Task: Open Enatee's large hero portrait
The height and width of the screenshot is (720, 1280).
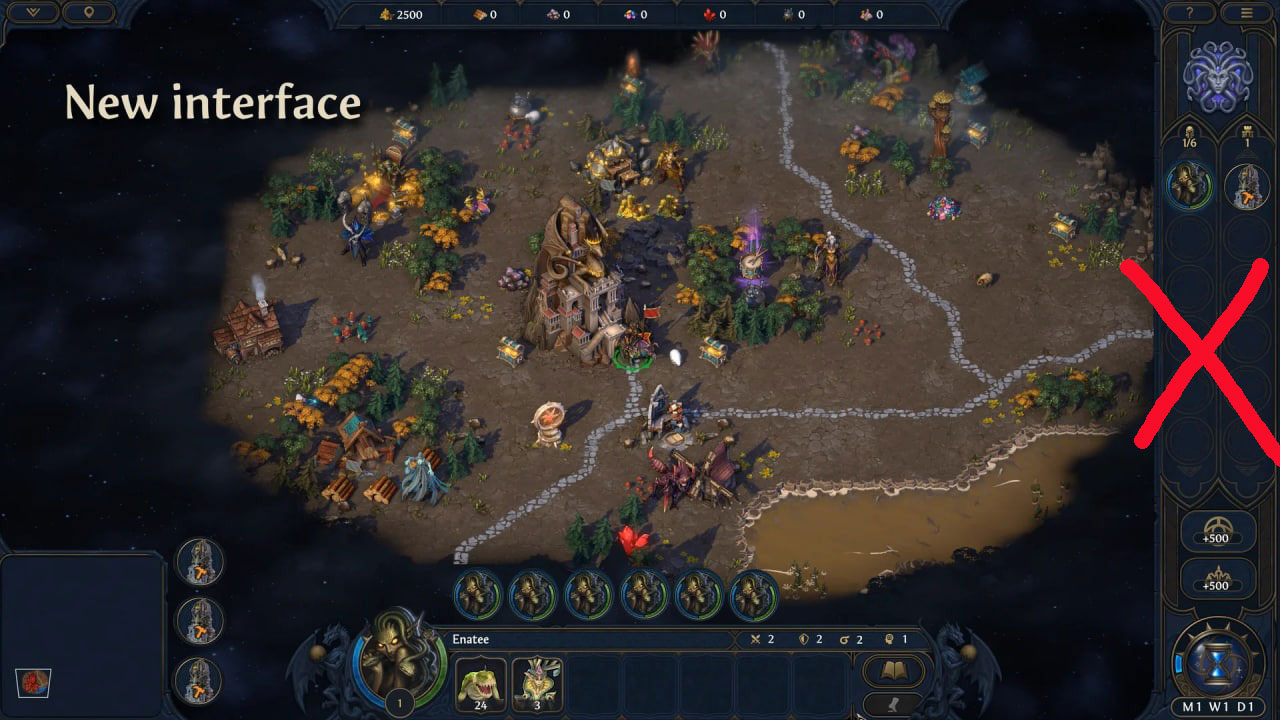Action: (x=399, y=658)
